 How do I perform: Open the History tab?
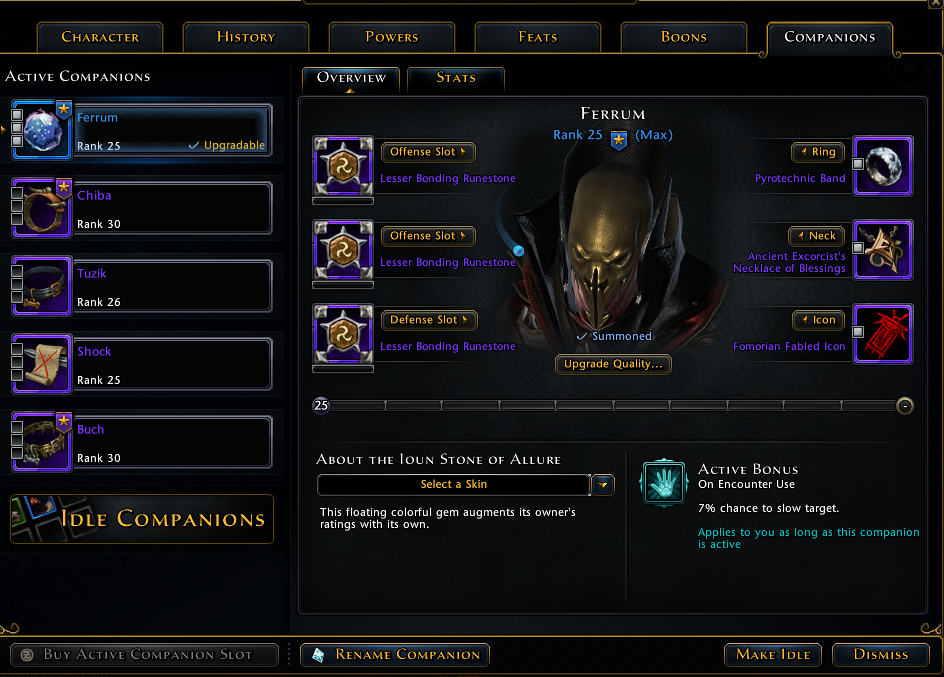[x=246, y=37]
